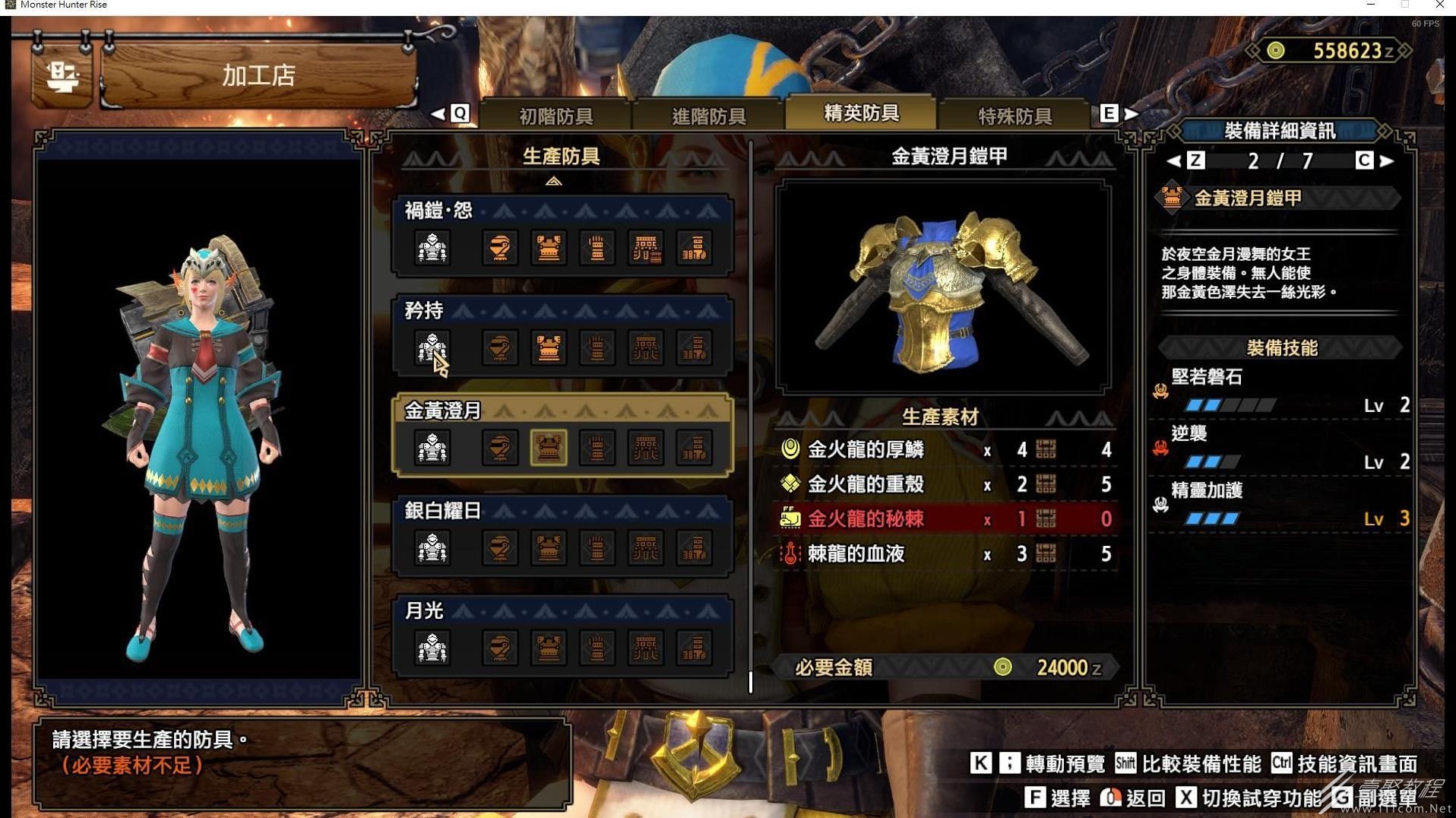
Task: Open the 進階防具 tab
Action: [708, 116]
